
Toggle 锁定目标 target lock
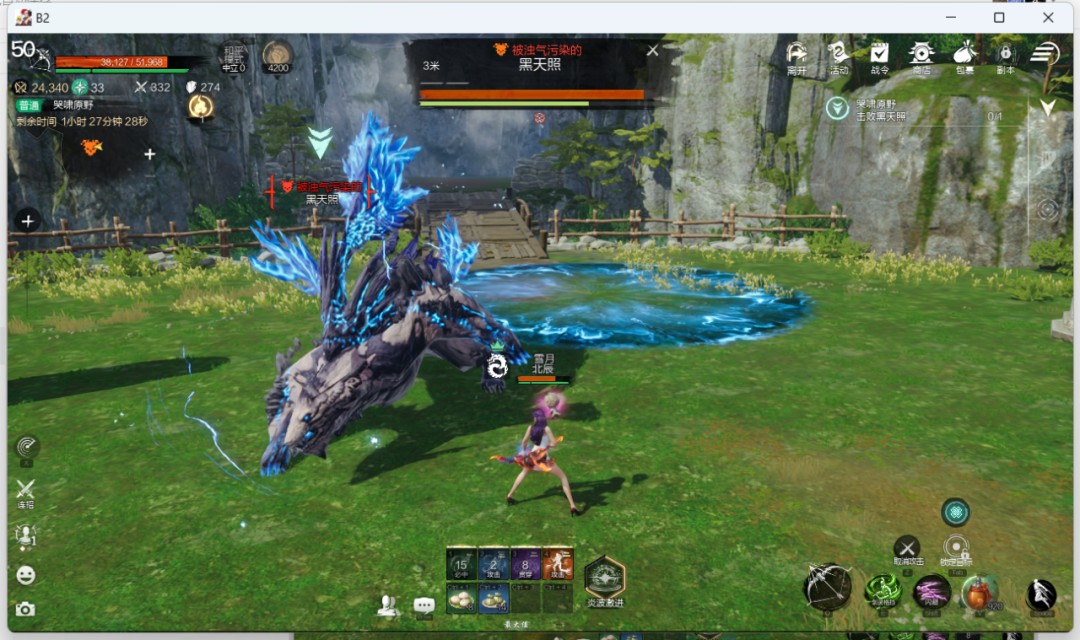tap(956, 548)
